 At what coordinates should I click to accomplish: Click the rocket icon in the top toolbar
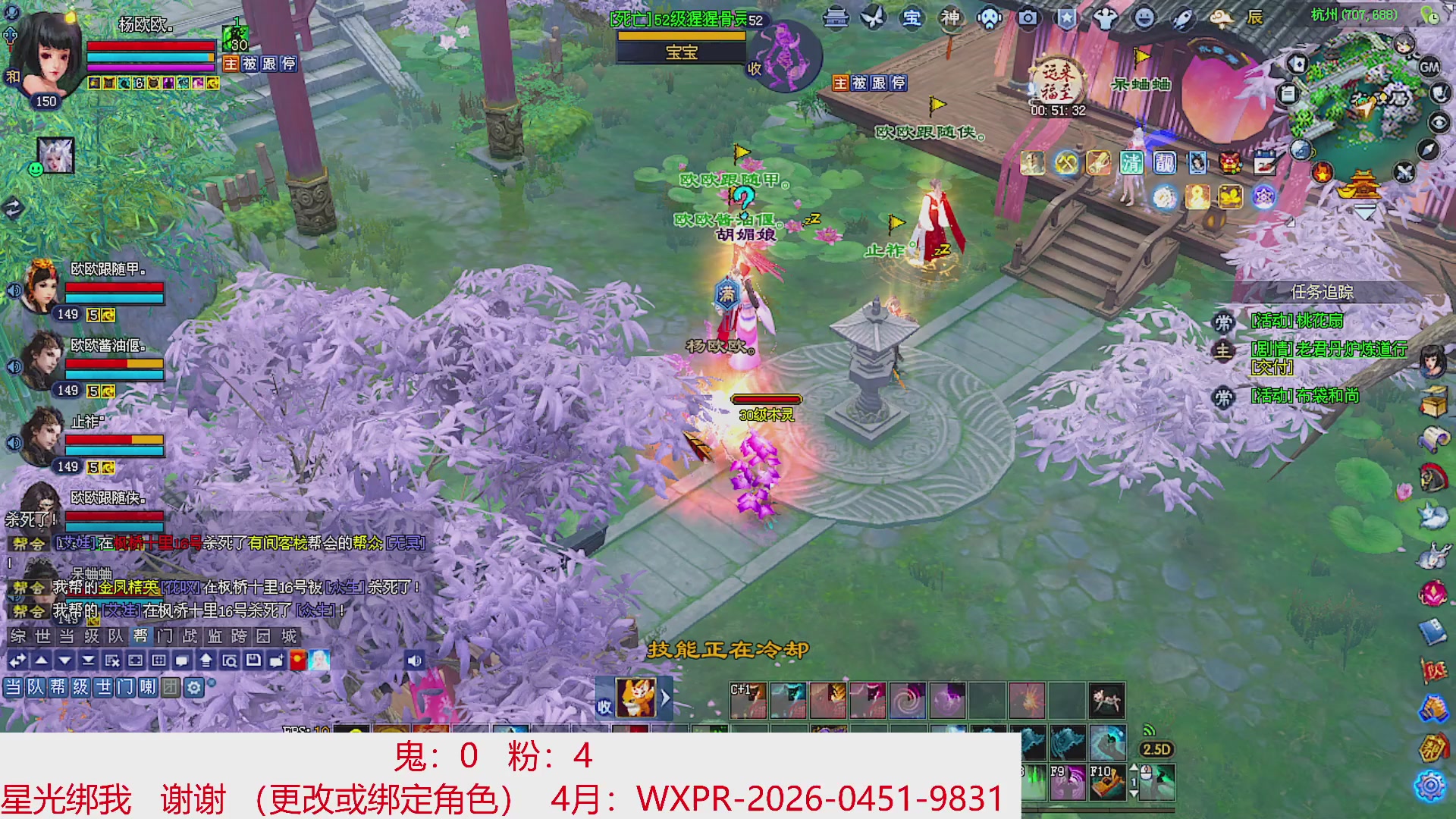(1181, 19)
